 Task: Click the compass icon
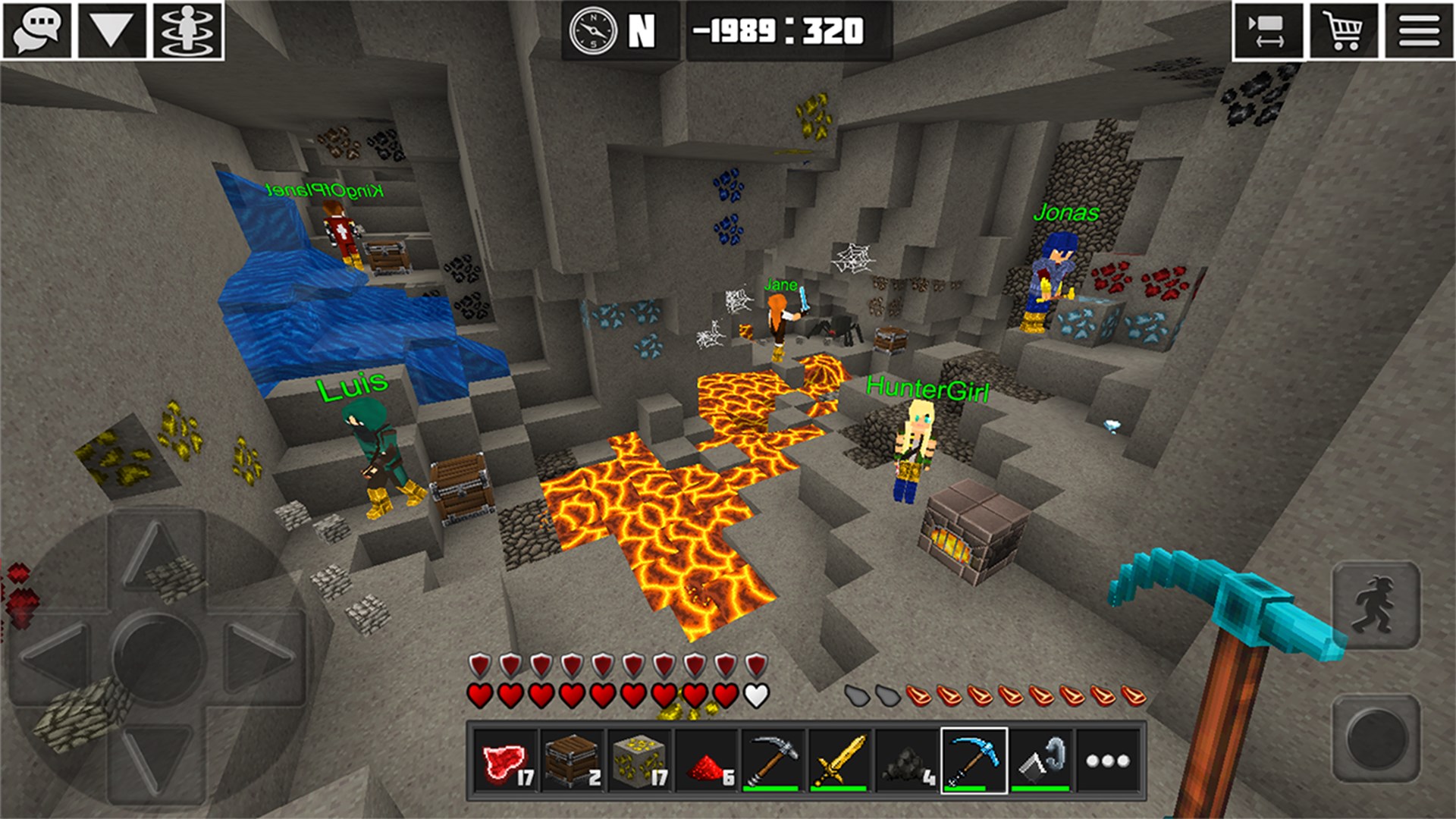click(x=593, y=31)
